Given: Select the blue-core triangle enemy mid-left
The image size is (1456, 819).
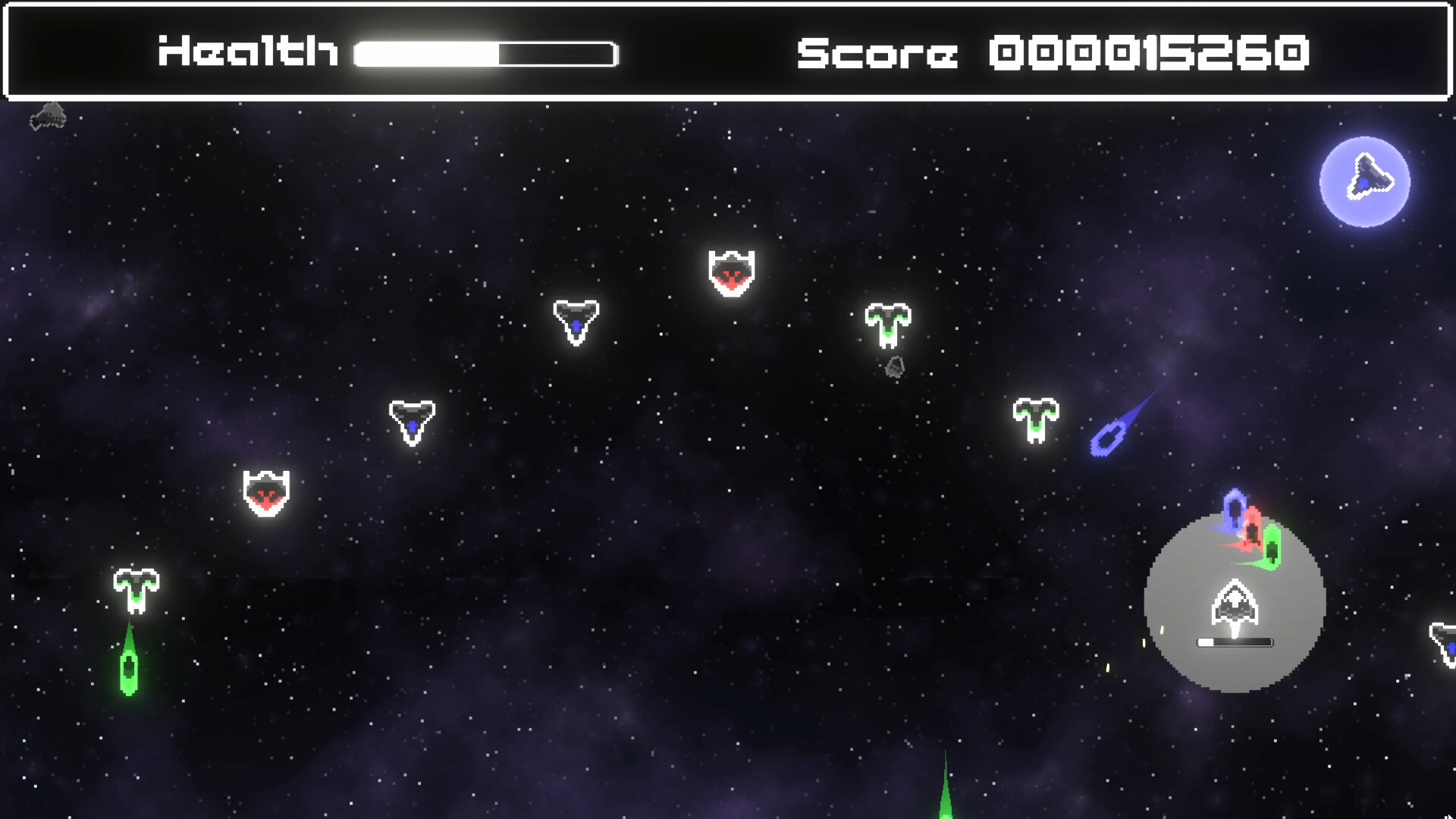Looking at the screenshot, I should [x=412, y=423].
